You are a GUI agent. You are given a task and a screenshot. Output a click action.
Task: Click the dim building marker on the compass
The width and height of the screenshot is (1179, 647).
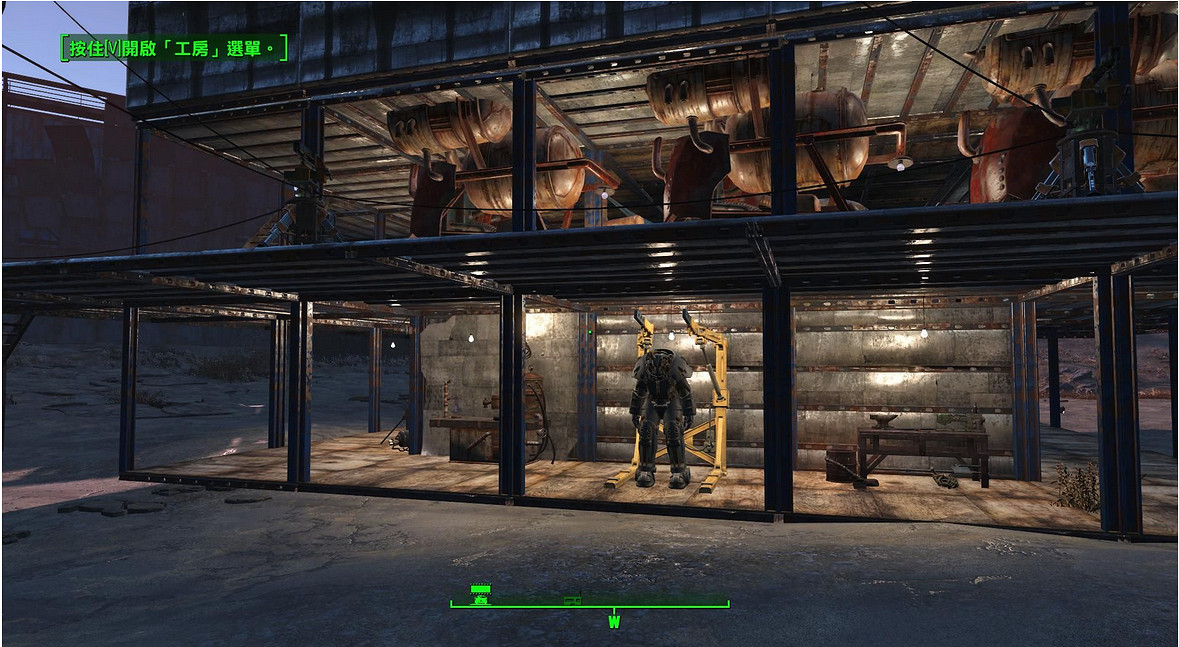click(573, 601)
